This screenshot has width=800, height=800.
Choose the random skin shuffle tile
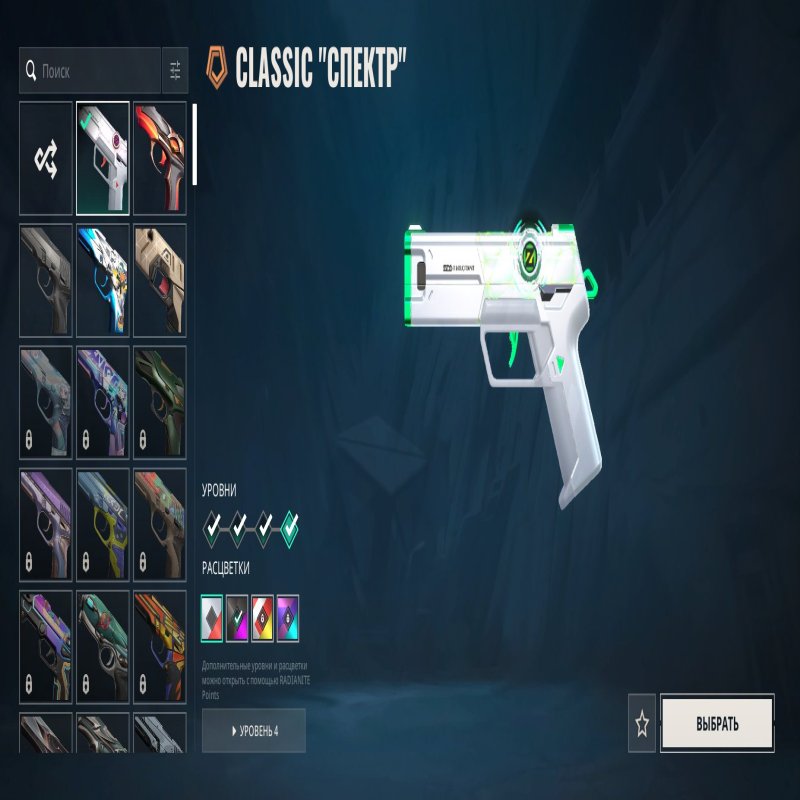(x=46, y=158)
